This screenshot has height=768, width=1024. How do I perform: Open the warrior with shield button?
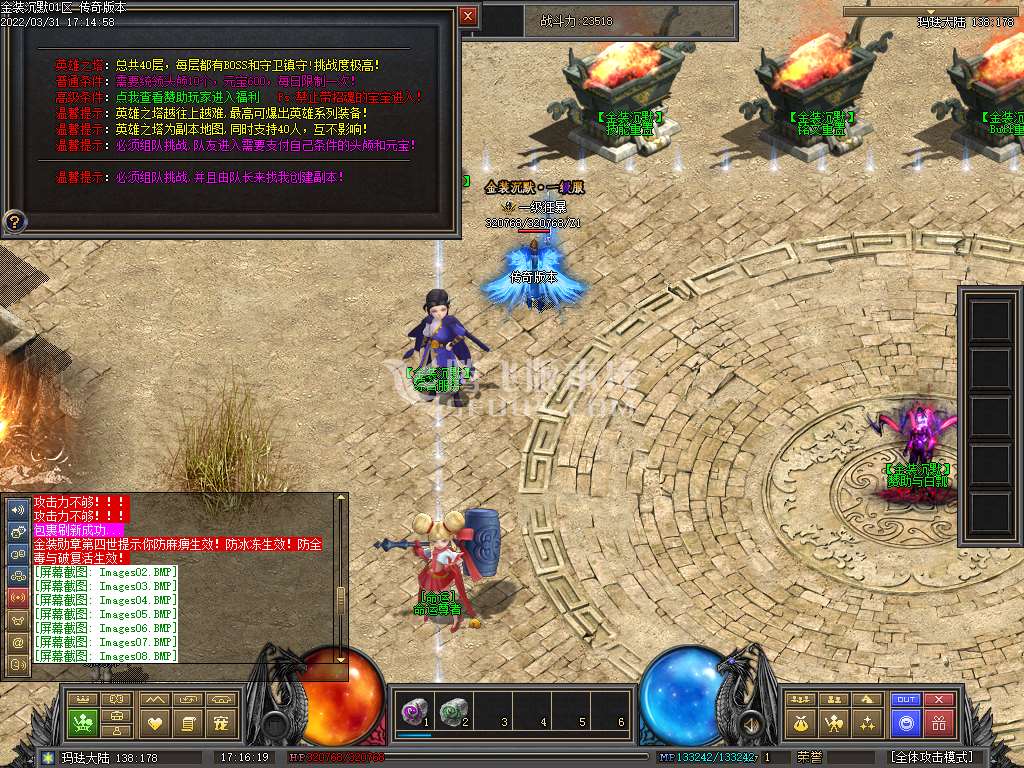tap(833, 722)
